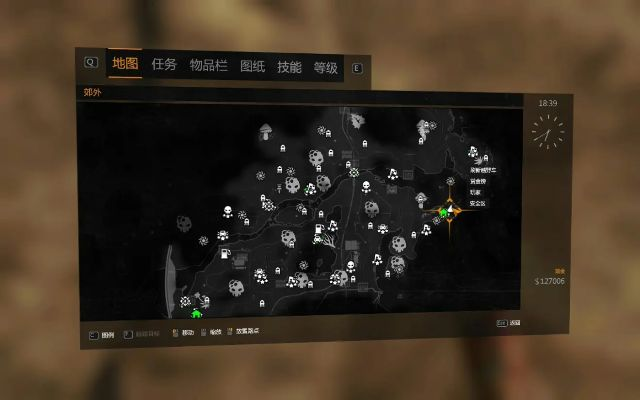Screen dimensions: 640x400
Task: Switch to the 任务 tab
Action: point(164,65)
